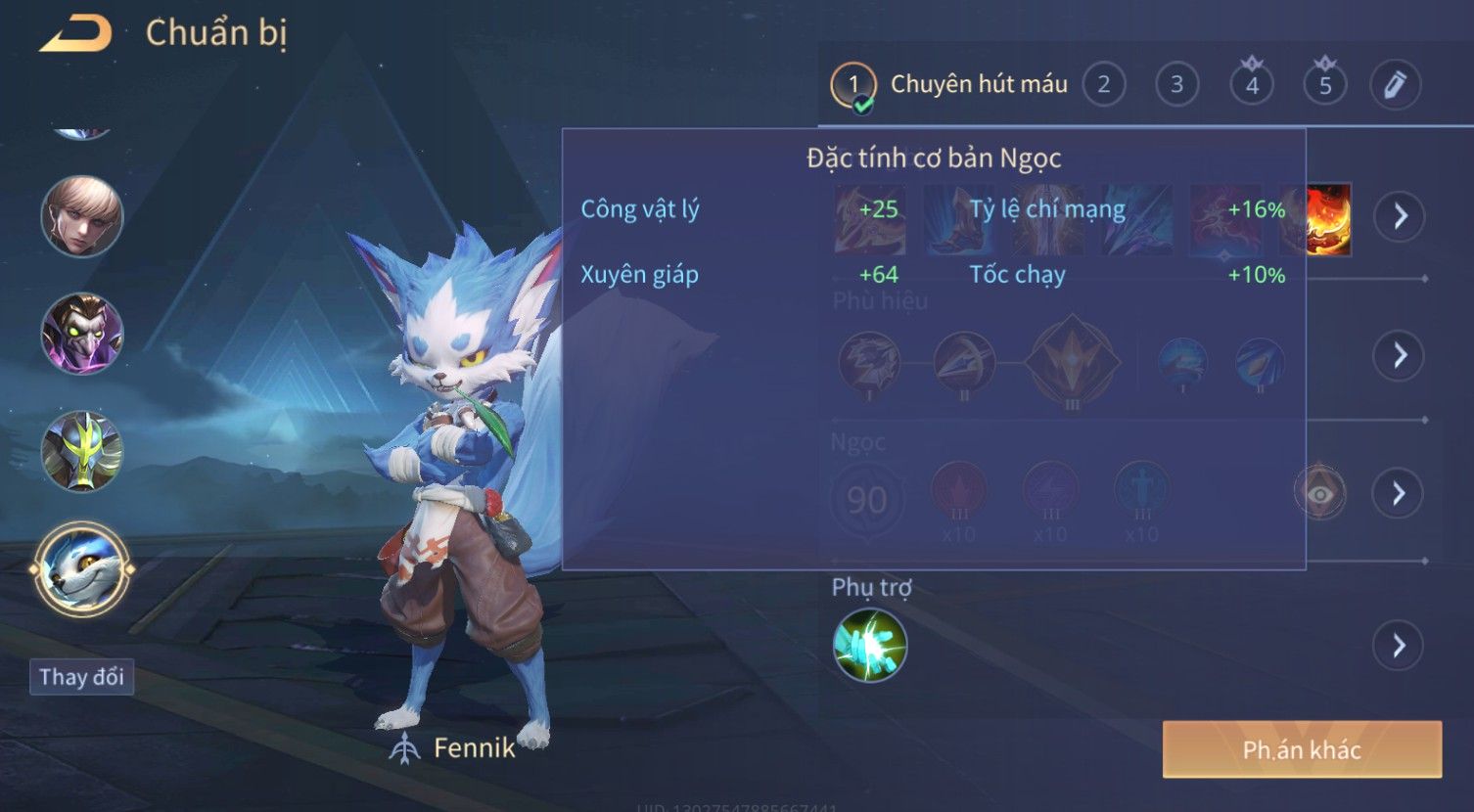Choose the purple masked hero portrait
This screenshot has width=1474, height=812.
coord(82,334)
